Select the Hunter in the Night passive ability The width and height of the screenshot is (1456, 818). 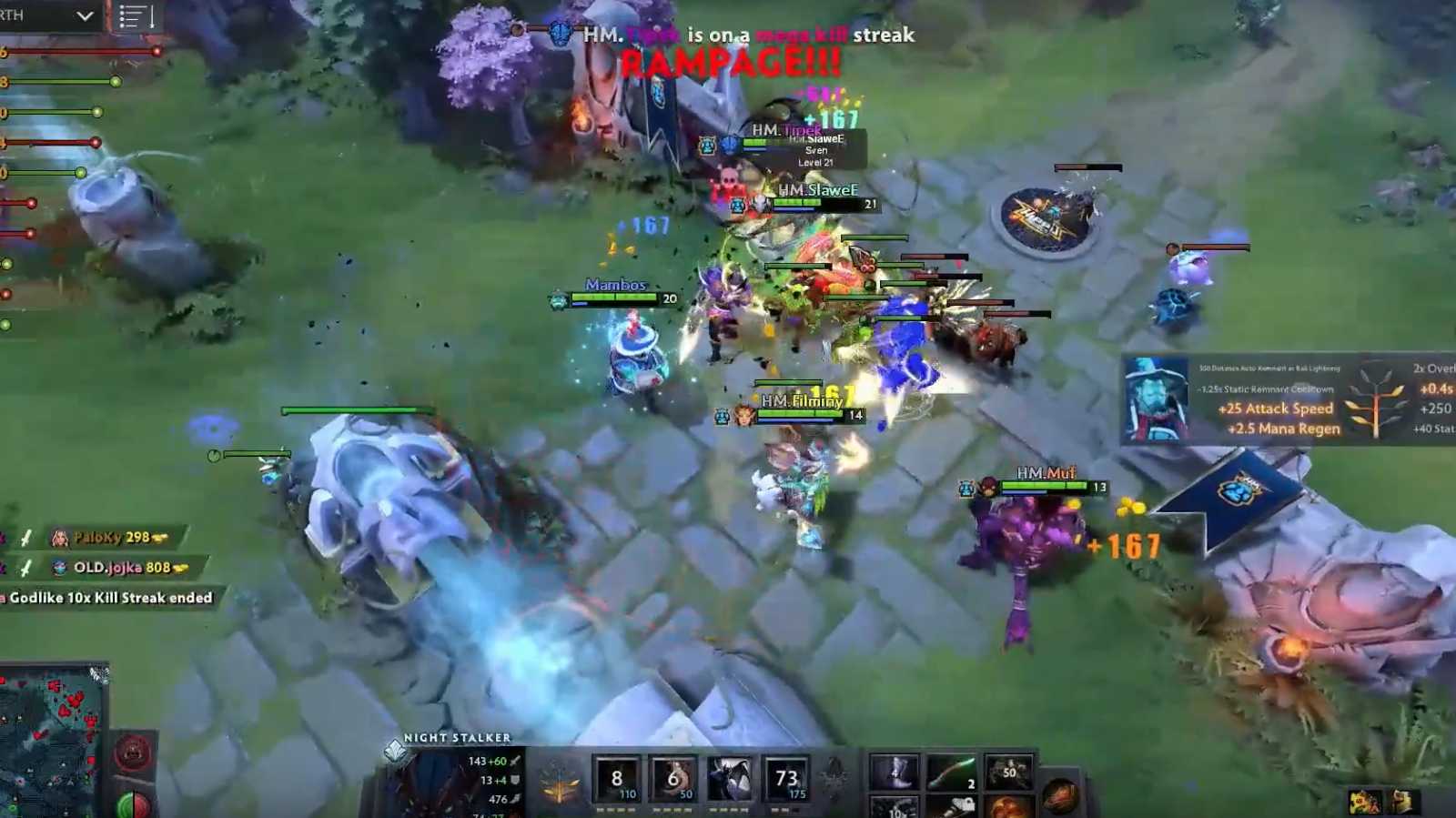(730, 778)
